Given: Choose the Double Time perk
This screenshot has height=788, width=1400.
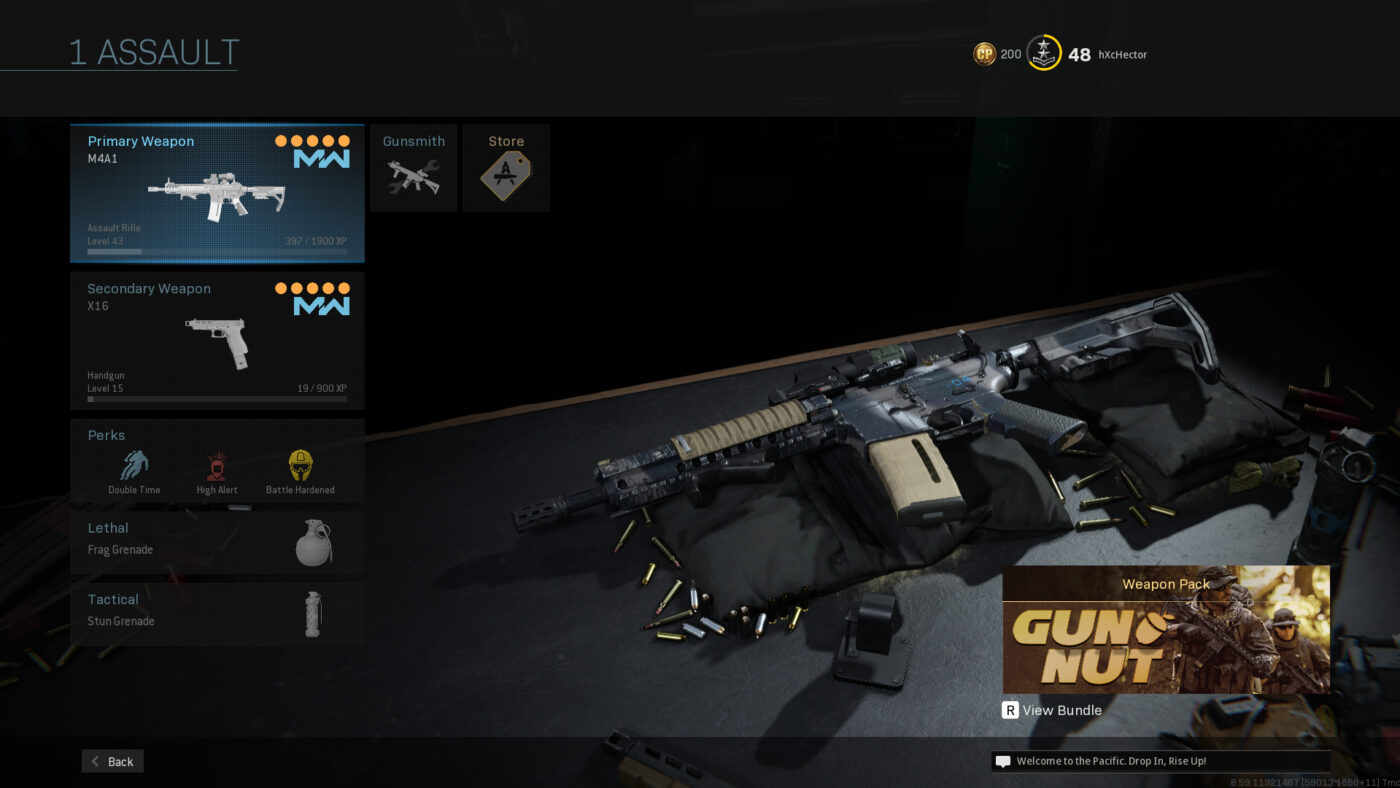Looking at the screenshot, I should 134,471.
